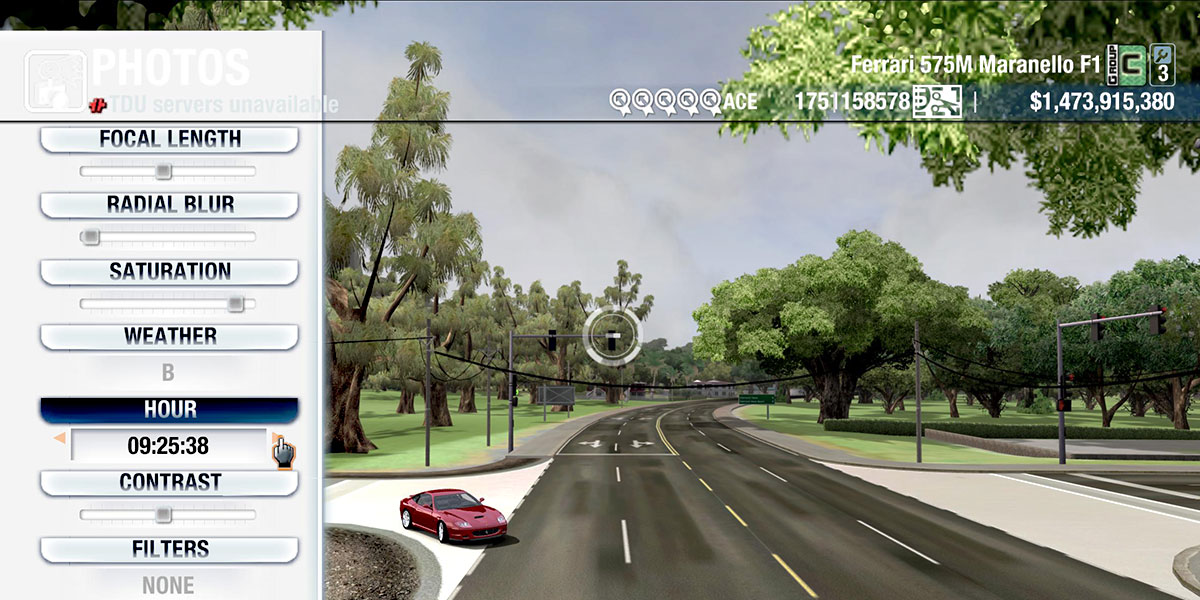Select the Focal Length option

click(x=169, y=139)
